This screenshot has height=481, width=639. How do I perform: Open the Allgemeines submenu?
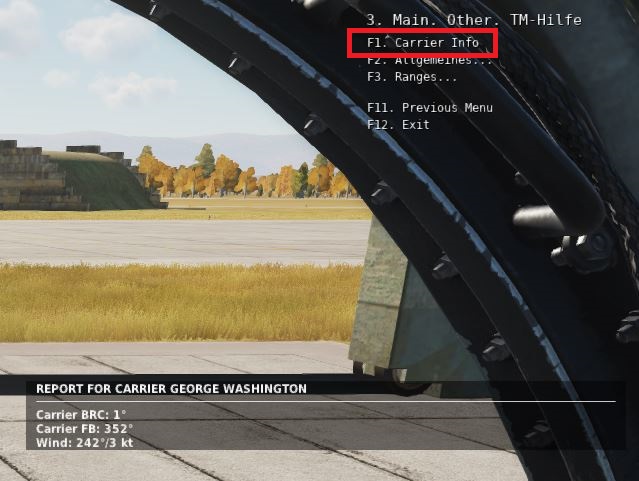tap(429, 60)
